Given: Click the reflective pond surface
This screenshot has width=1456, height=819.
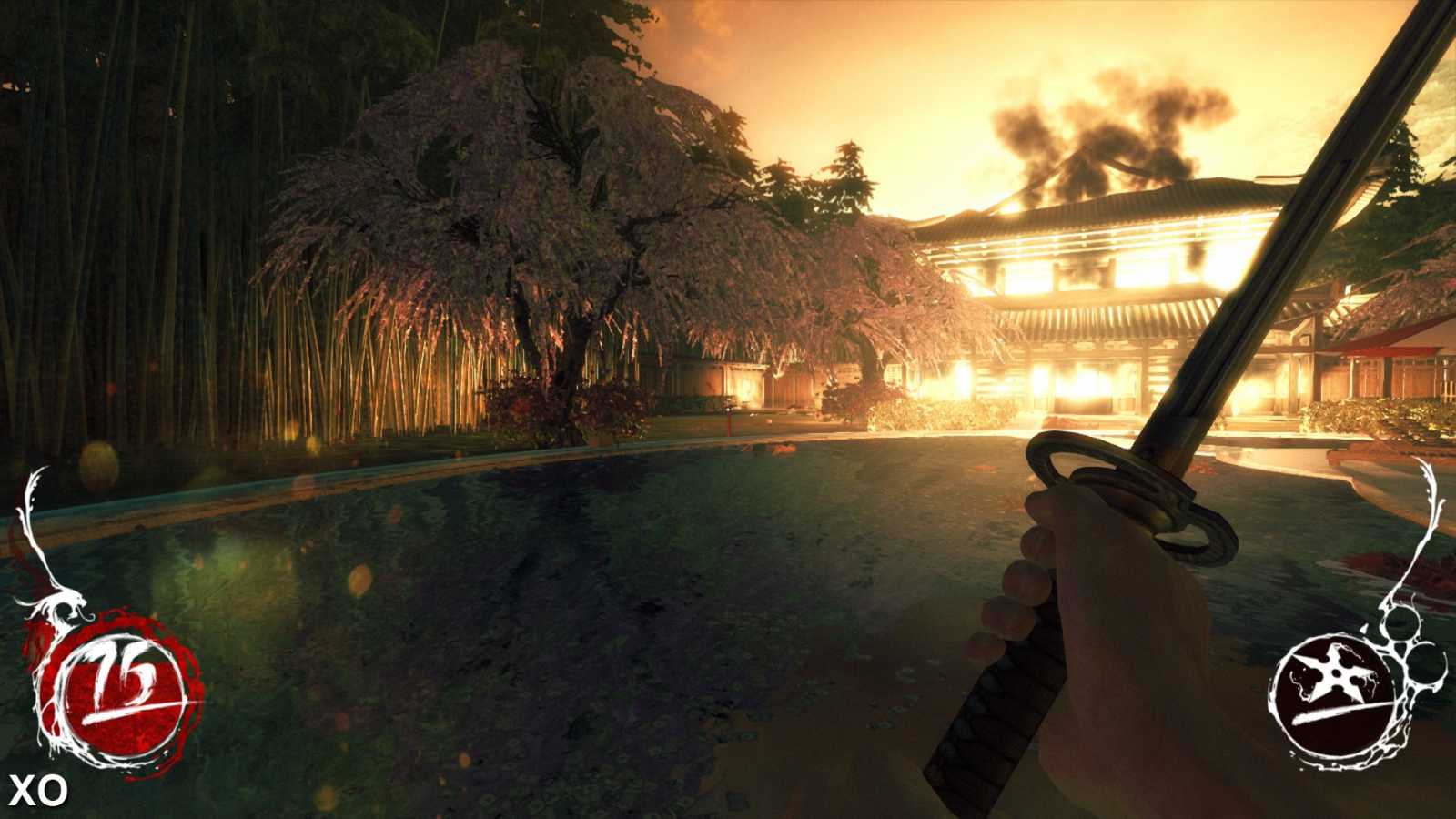Looking at the screenshot, I should point(546,591).
